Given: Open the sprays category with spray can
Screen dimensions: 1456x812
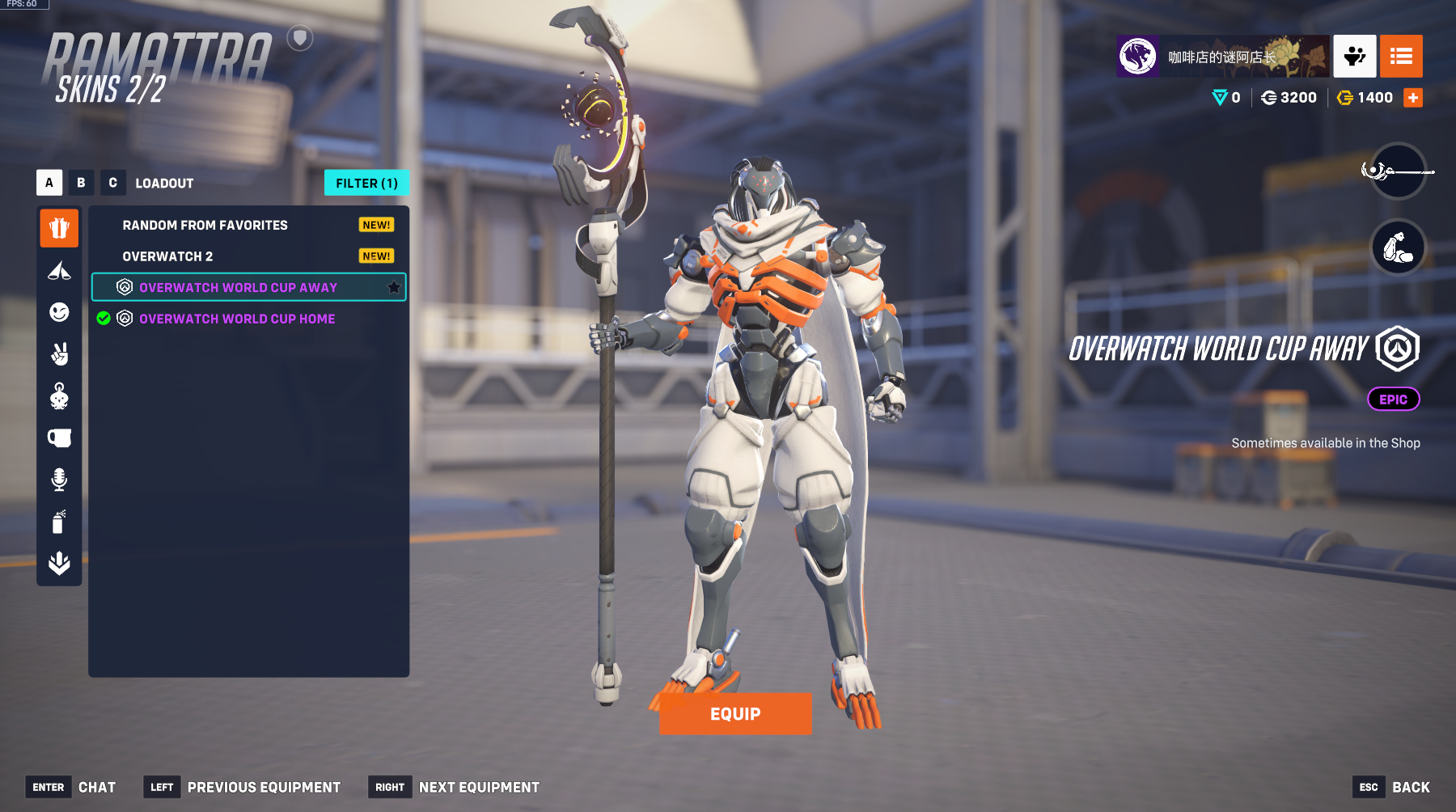Looking at the screenshot, I should 59,522.
